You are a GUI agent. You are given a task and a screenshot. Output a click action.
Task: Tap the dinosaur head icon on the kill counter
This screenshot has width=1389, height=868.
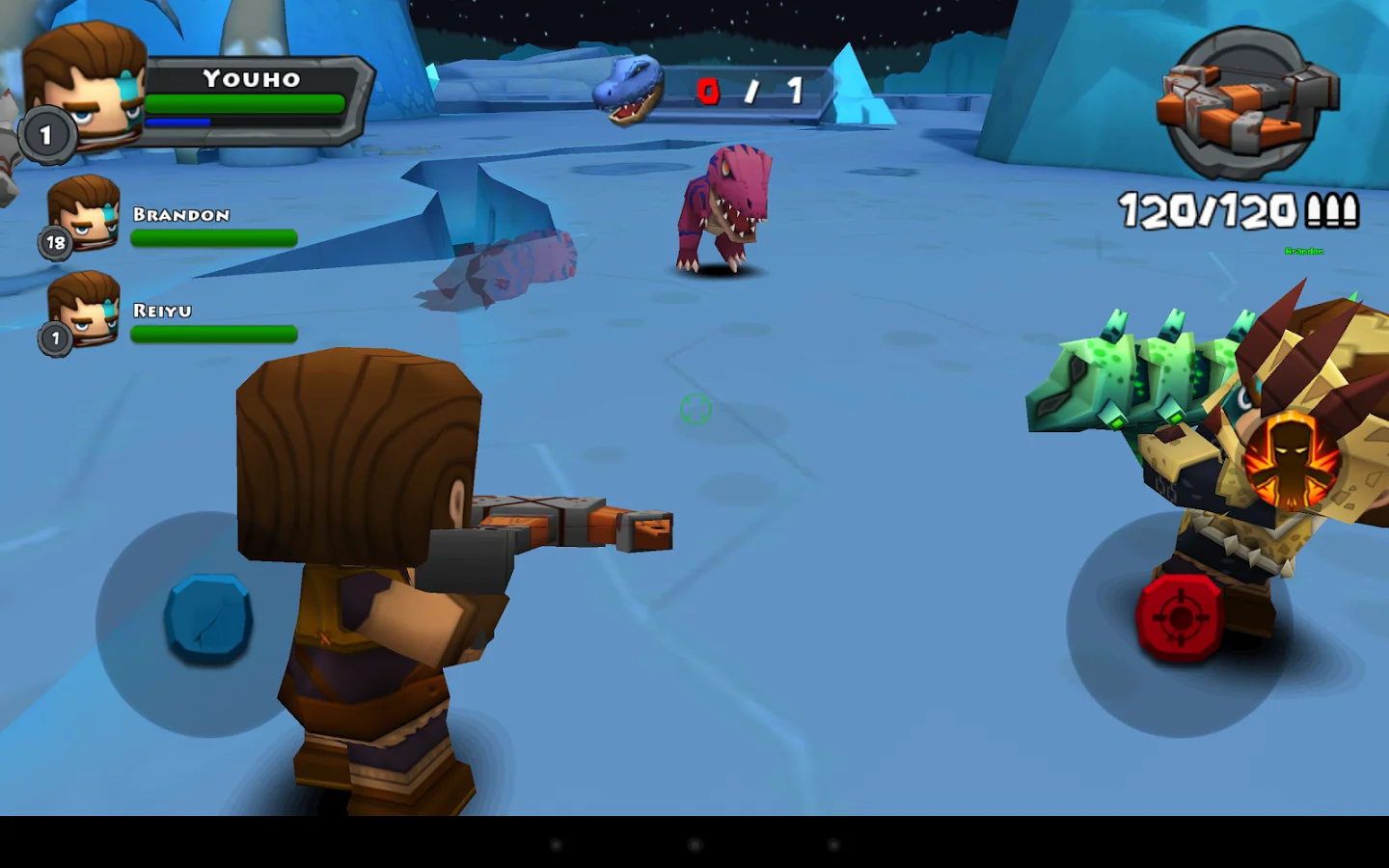click(x=629, y=92)
